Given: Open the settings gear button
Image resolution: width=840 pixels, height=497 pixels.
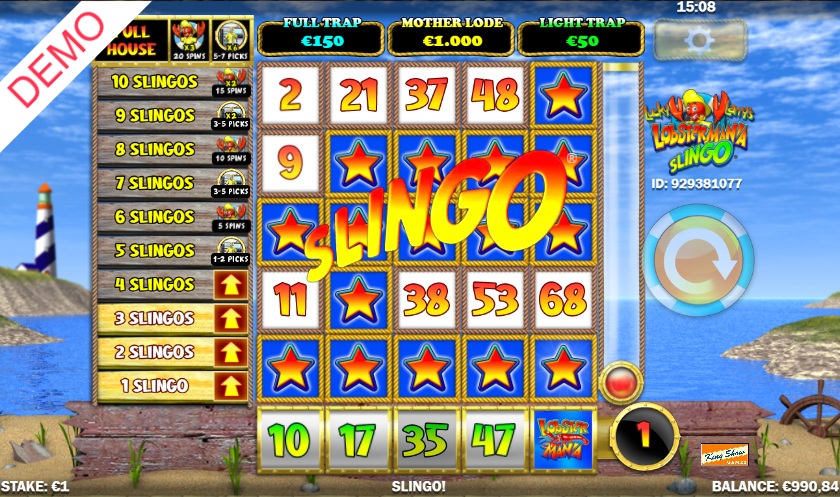Looking at the screenshot, I should (x=699, y=41).
